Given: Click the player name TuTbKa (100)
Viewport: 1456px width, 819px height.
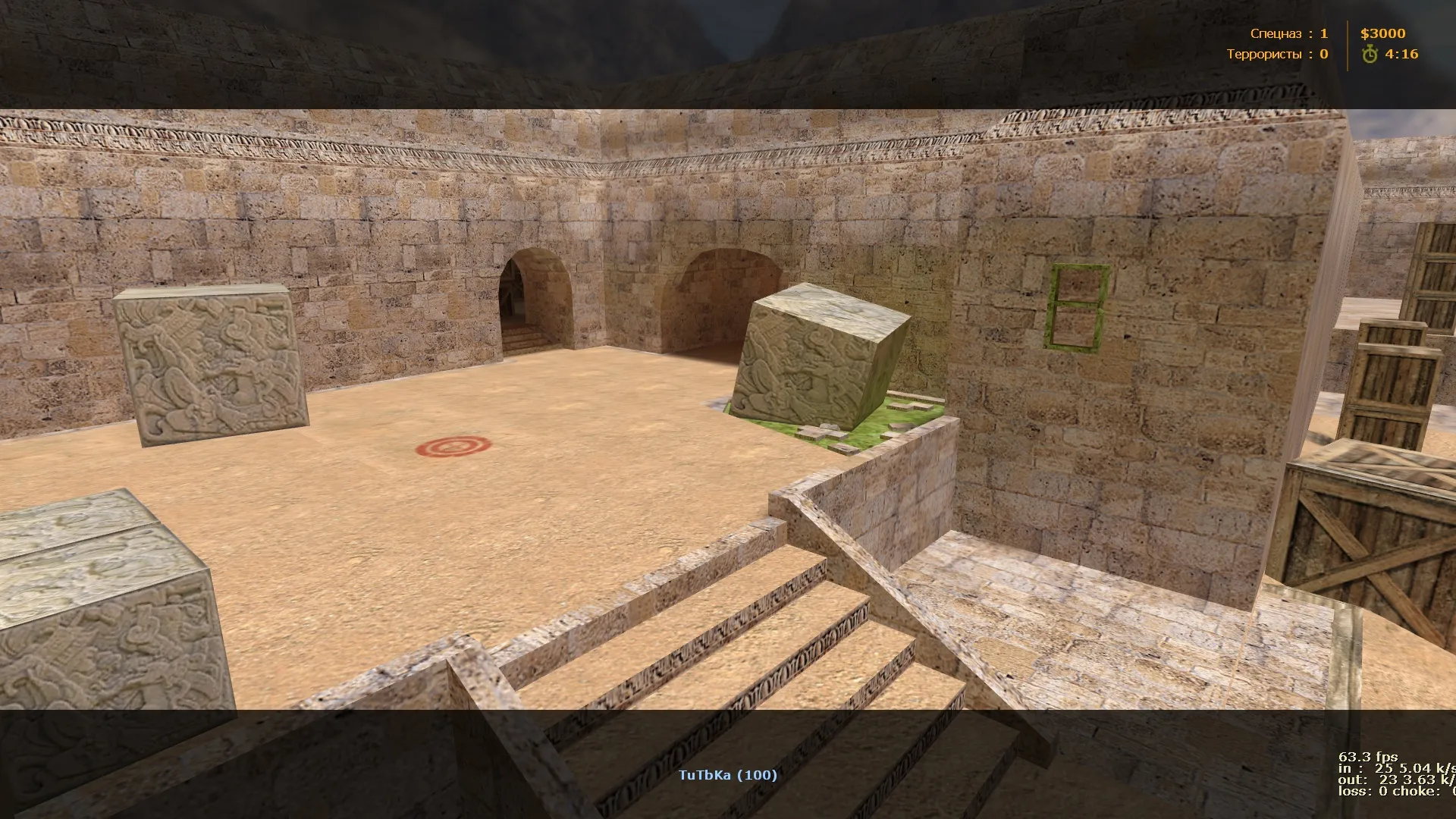Looking at the screenshot, I should [726, 775].
